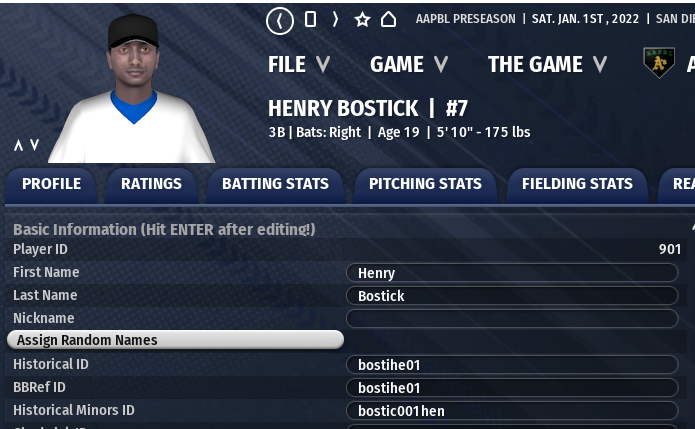The image size is (695, 429).
Task: Go back with the circled left arrow
Action: (281, 20)
